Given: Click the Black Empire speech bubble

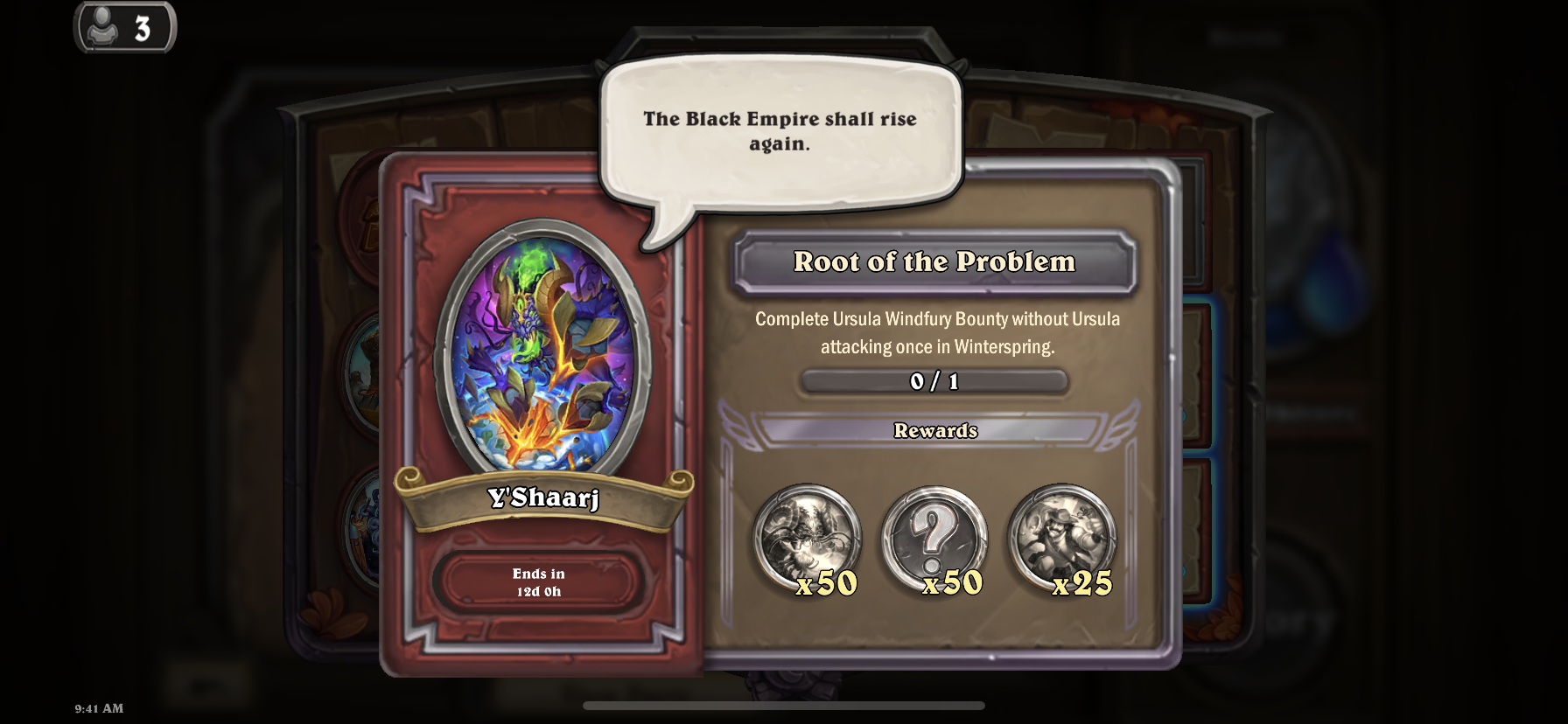Looking at the screenshot, I should tap(780, 132).
